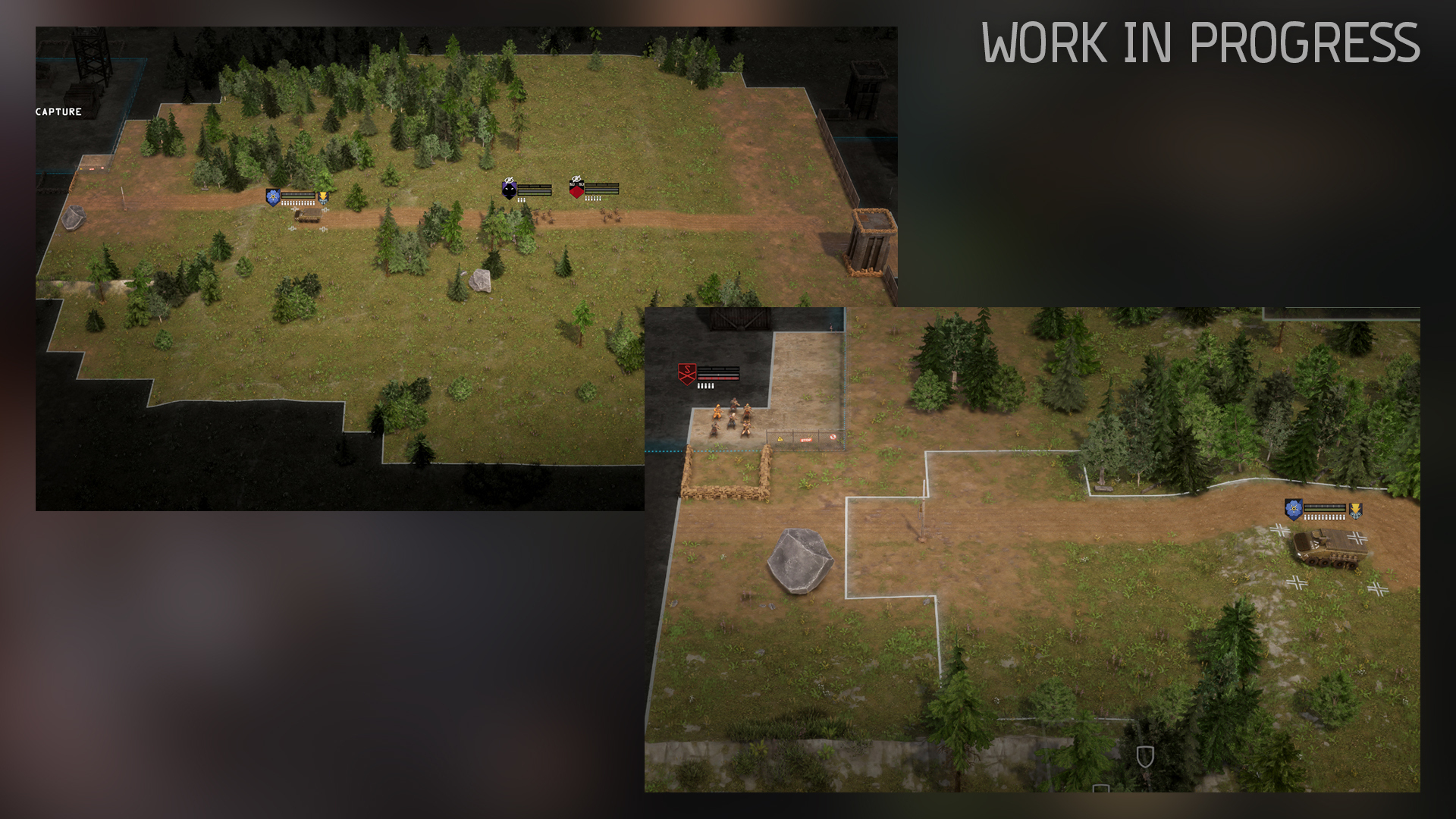The width and height of the screenshot is (1456, 819).
Task: Select the blue forget-me-not unit insignia
Action: pos(274,196)
